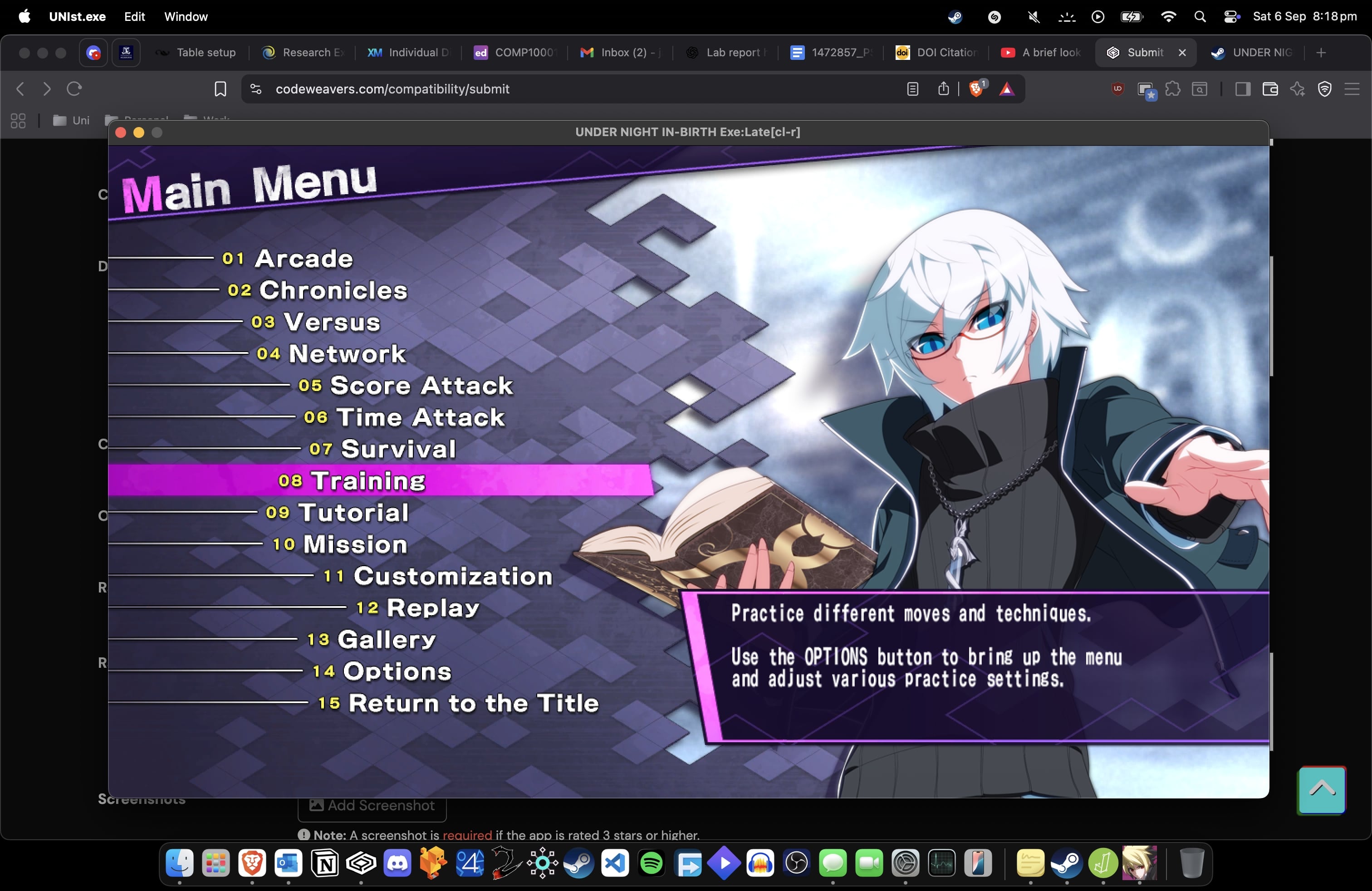Image resolution: width=1372 pixels, height=891 pixels.
Task: Toggle Brave Shields for this site
Action: pos(976,89)
